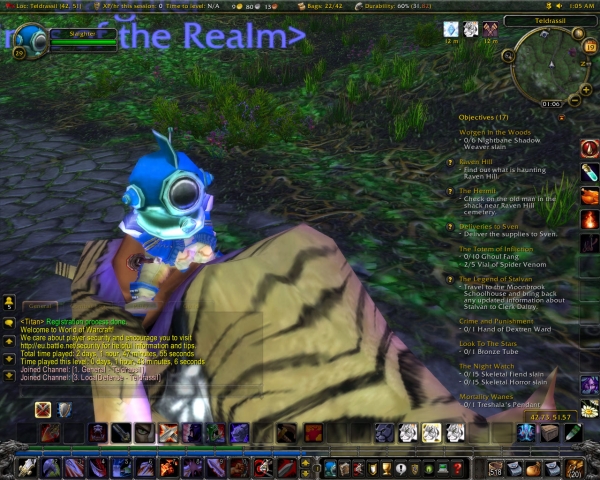The width and height of the screenshot is (600, 480).
Task: Select the Worgen in the Woods quest
Action: pos(495,132)
